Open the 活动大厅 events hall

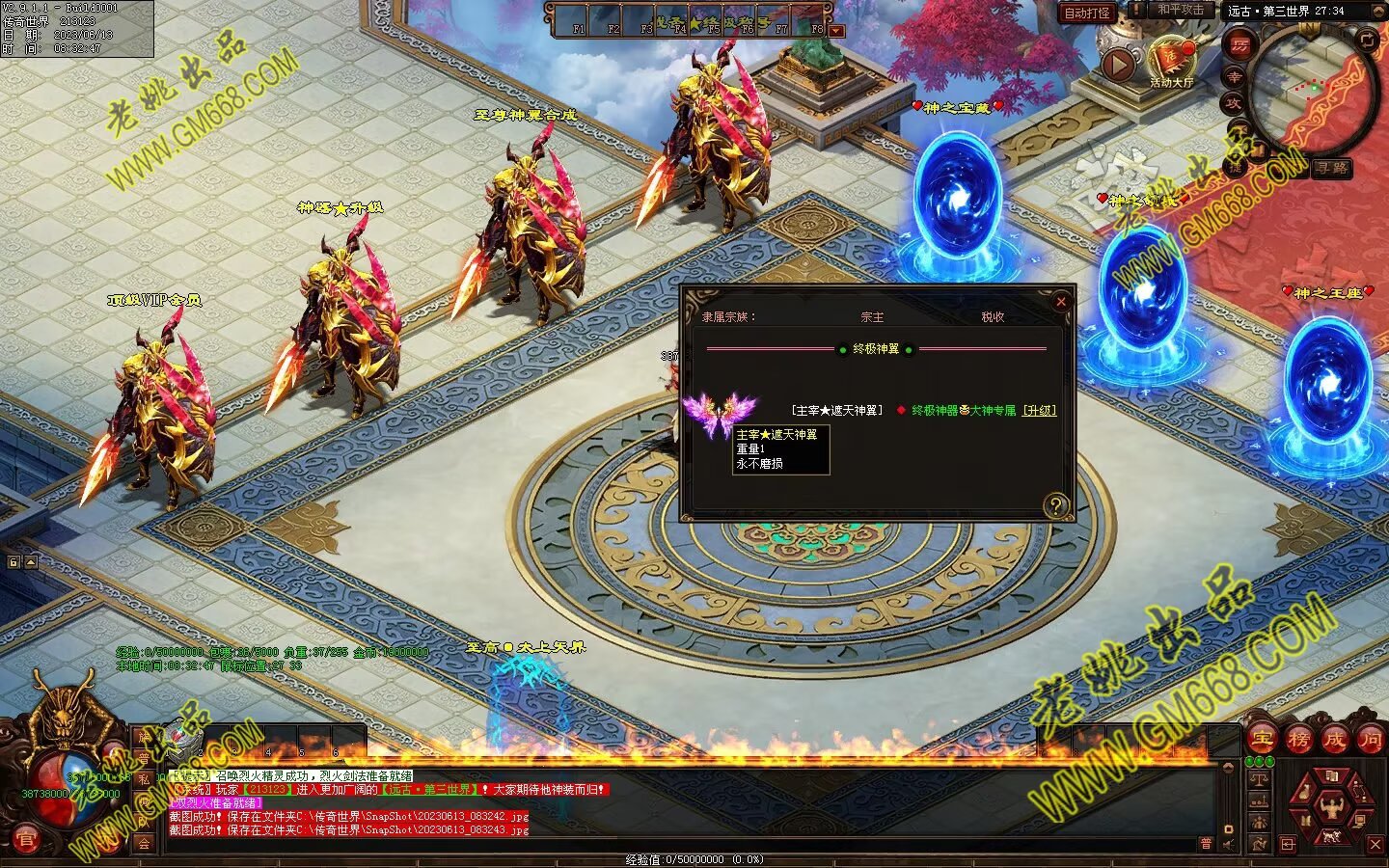click(1172, 63)
